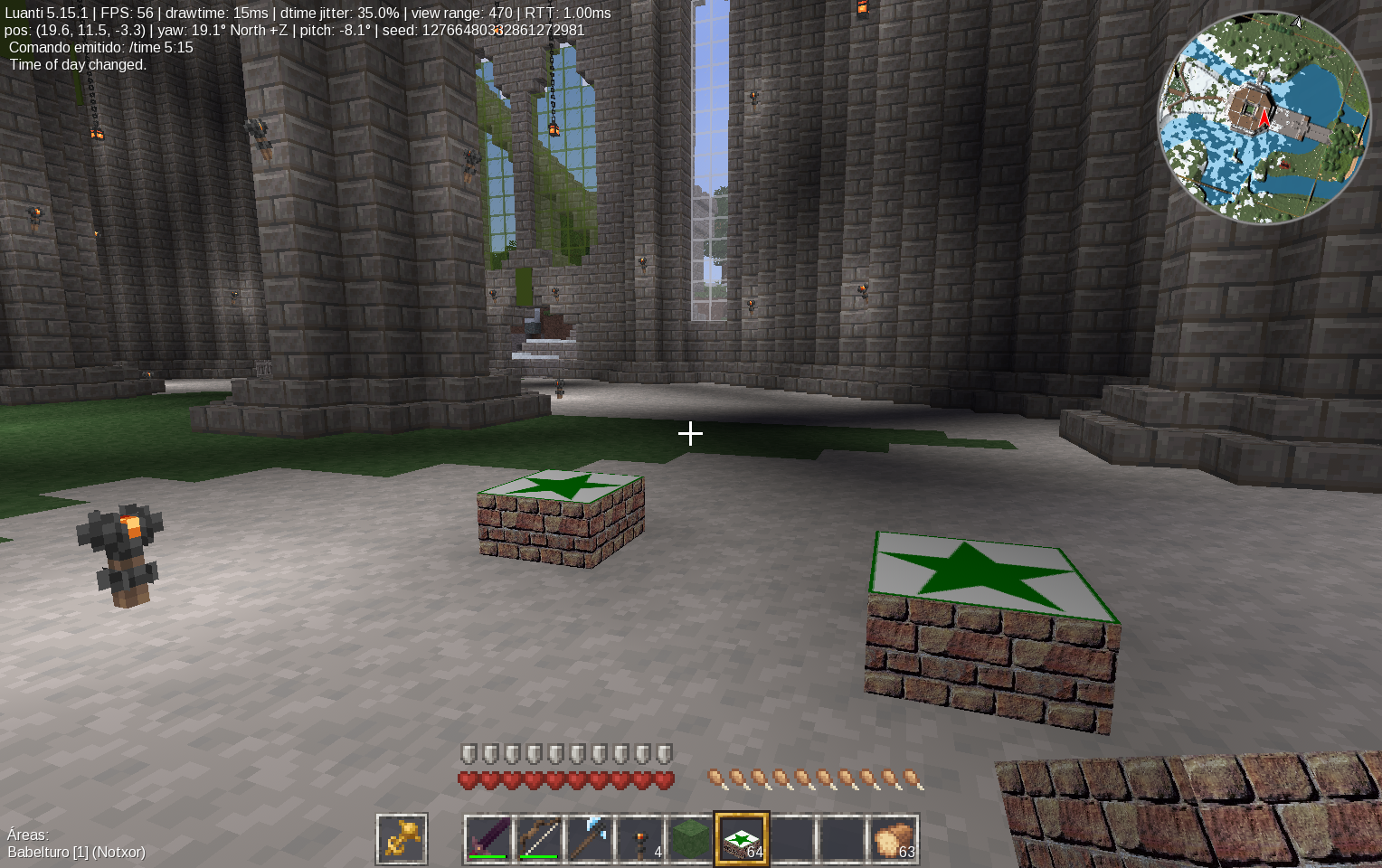Select the torch stack of 4
This screenshot has height=868, width=1382.
pos(640,839)
